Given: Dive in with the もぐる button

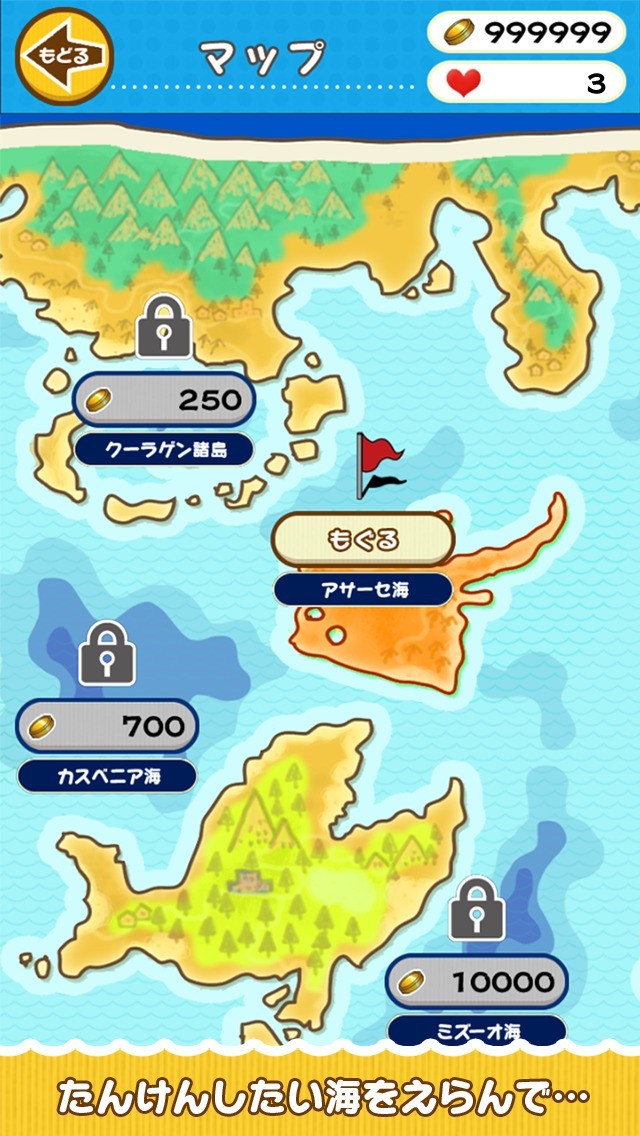Looking at the screenshot, I should pos(363,540).
